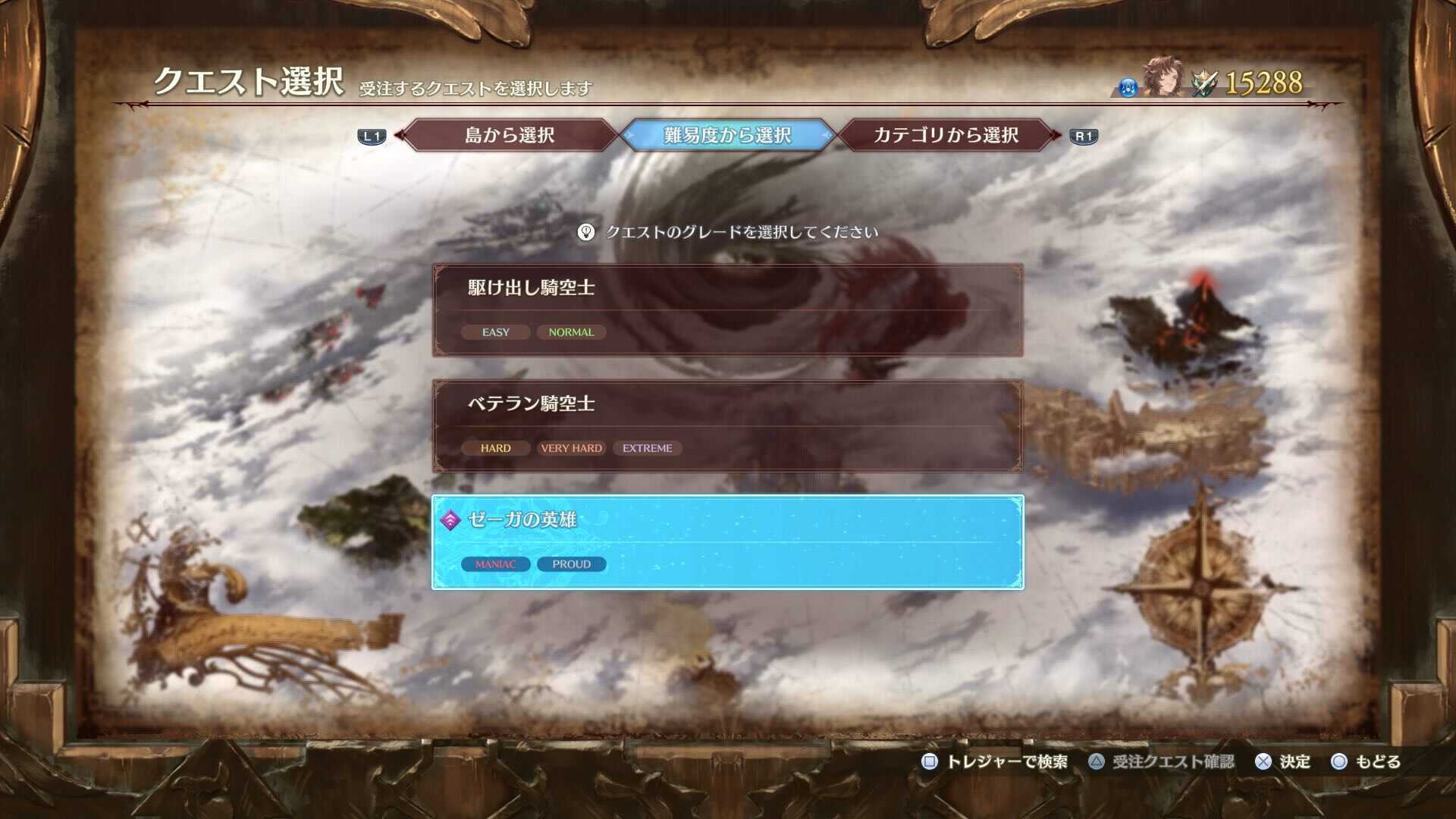Select the EASY difficulty
The width and height of the screenshot is (1456, 819).
494,331
